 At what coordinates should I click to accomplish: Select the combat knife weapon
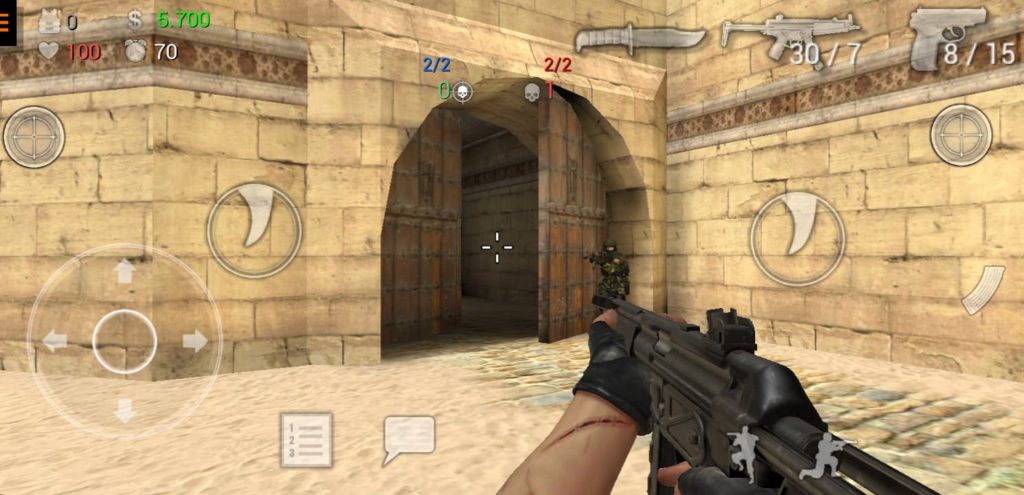(626, 39)
